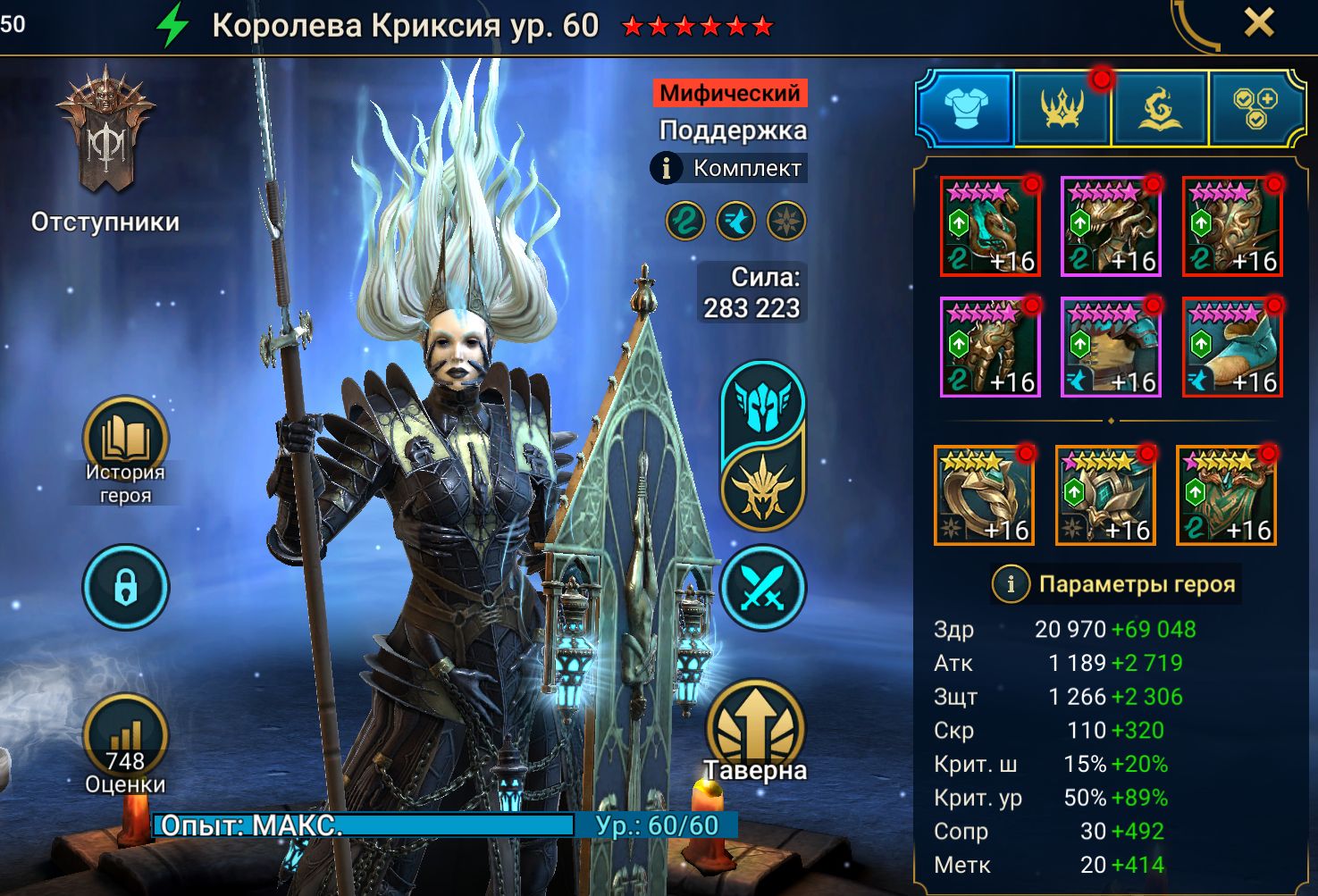Image resolution: width=1318 pixels, height=896 pixels.
Task: Close the champion screen with the X
Action: pyautogui.click(x=1258, y=23)
